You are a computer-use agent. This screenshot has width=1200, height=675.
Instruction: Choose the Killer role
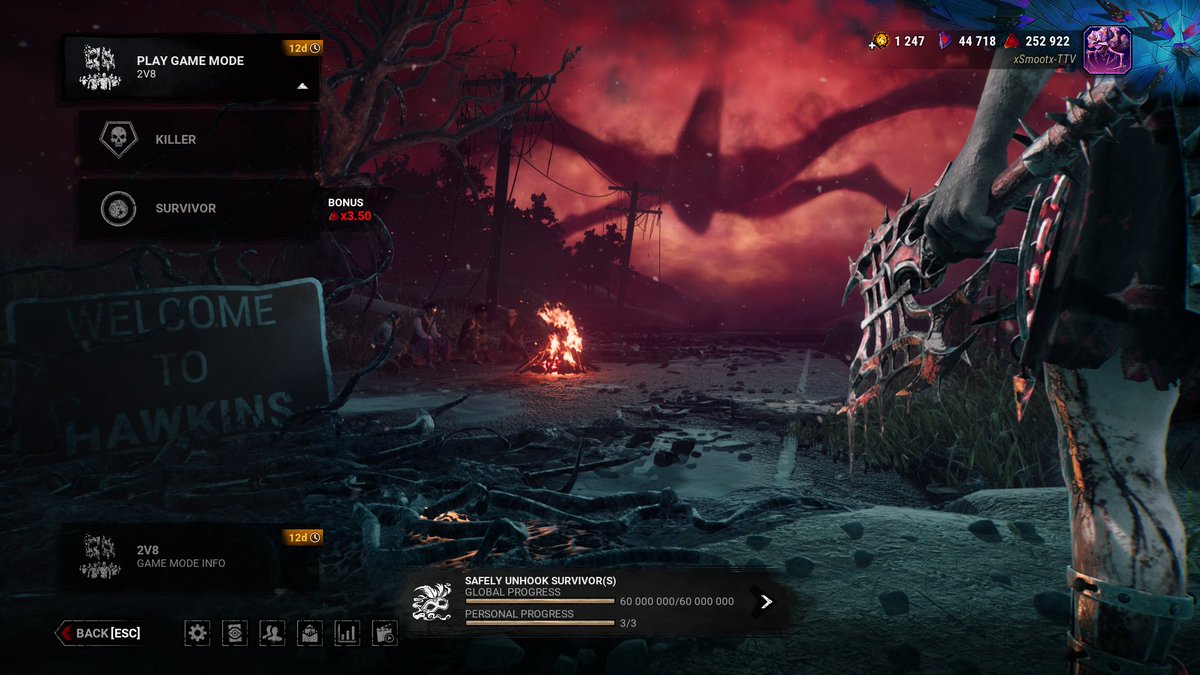click(x=199, y=140)
